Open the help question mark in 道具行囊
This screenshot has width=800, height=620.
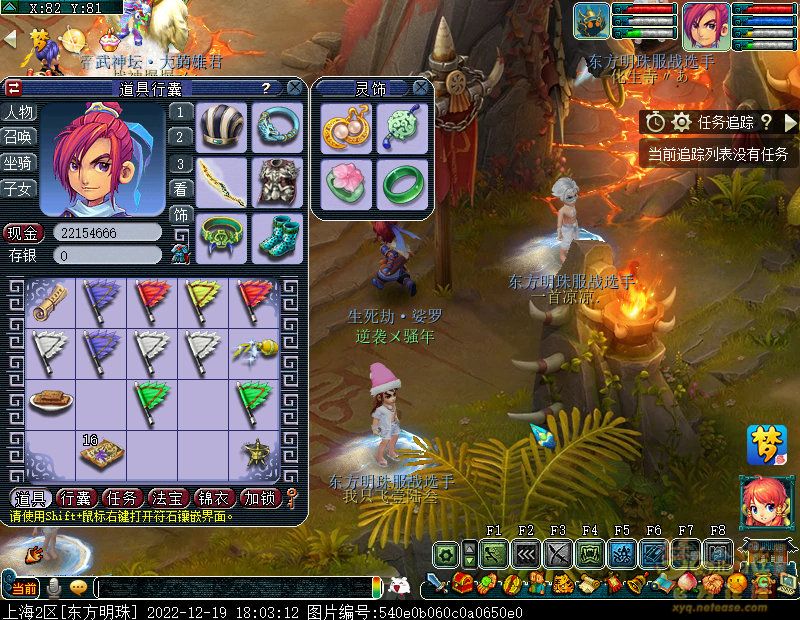265,88
